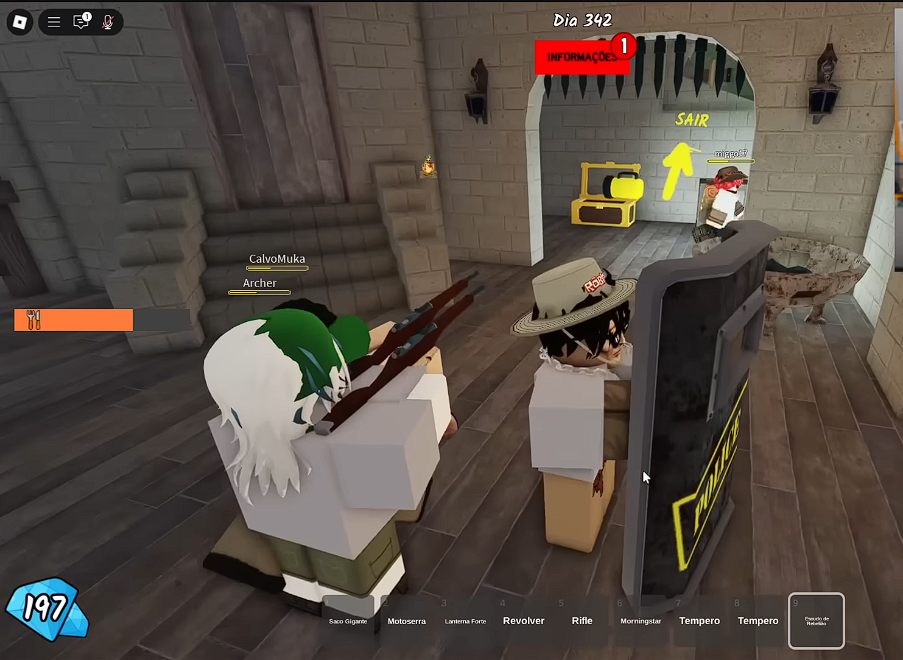
Task: Equip the Morningstar hotbar slot
Action: 640,620
